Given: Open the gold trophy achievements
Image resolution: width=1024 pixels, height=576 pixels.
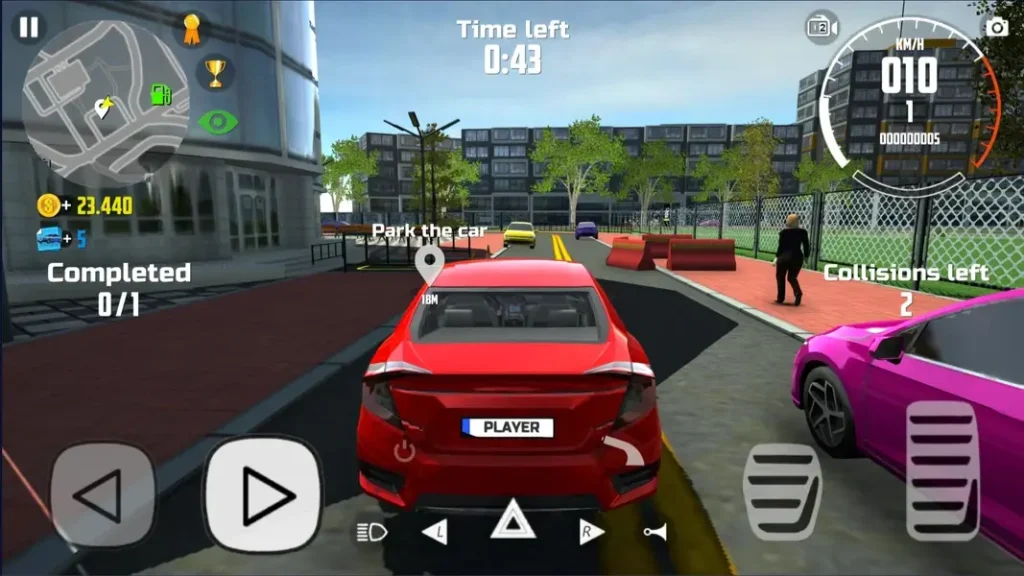Looking at the screenshot, I should (215, 72).
